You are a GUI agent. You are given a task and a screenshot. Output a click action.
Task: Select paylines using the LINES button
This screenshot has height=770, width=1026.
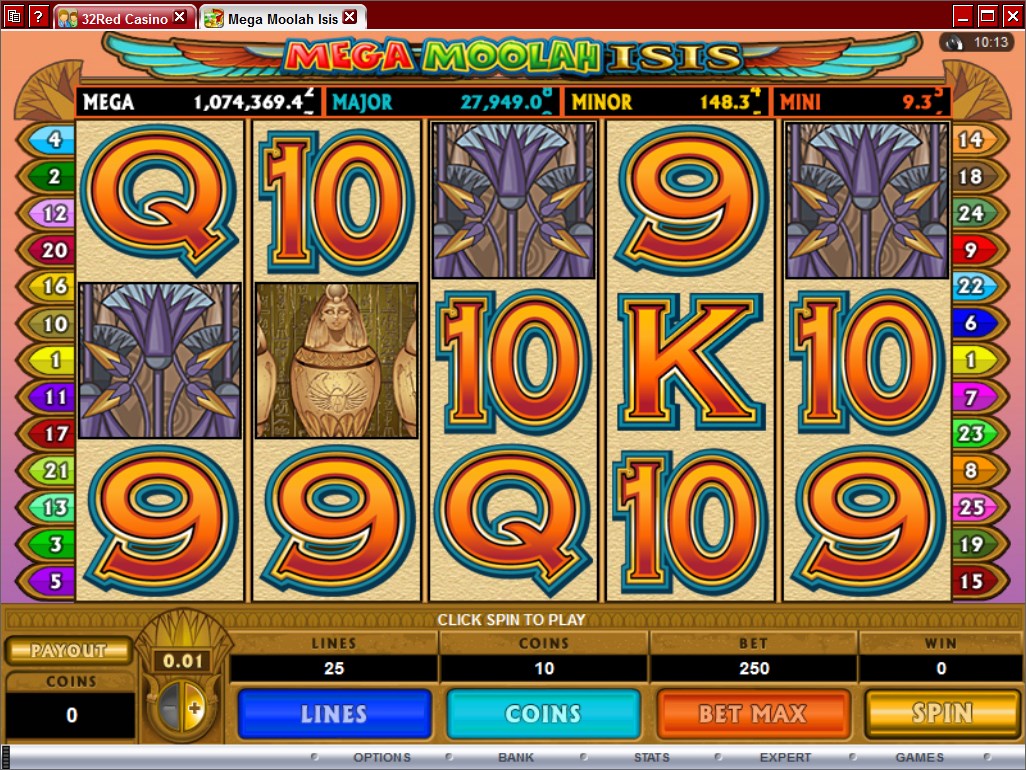click(x=334, y=714)
